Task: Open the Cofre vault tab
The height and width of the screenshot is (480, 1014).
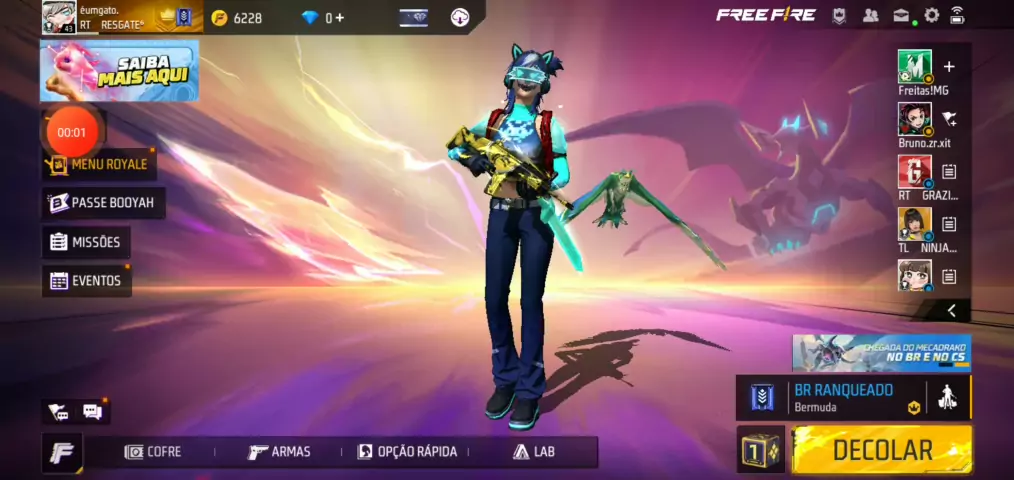Action: (153, 452)
